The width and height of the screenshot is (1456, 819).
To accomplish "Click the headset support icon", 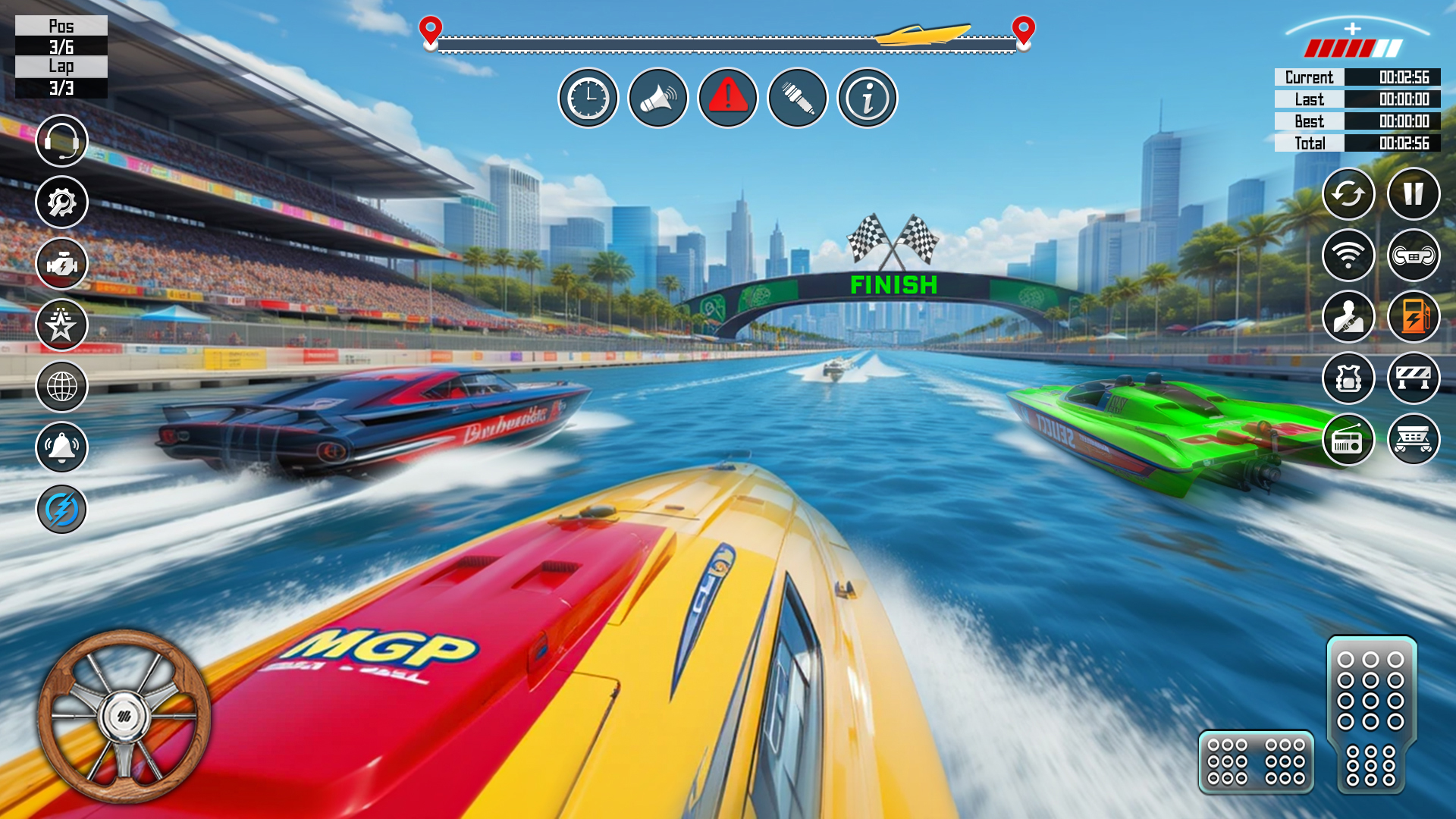I will (x=61, y=140).
